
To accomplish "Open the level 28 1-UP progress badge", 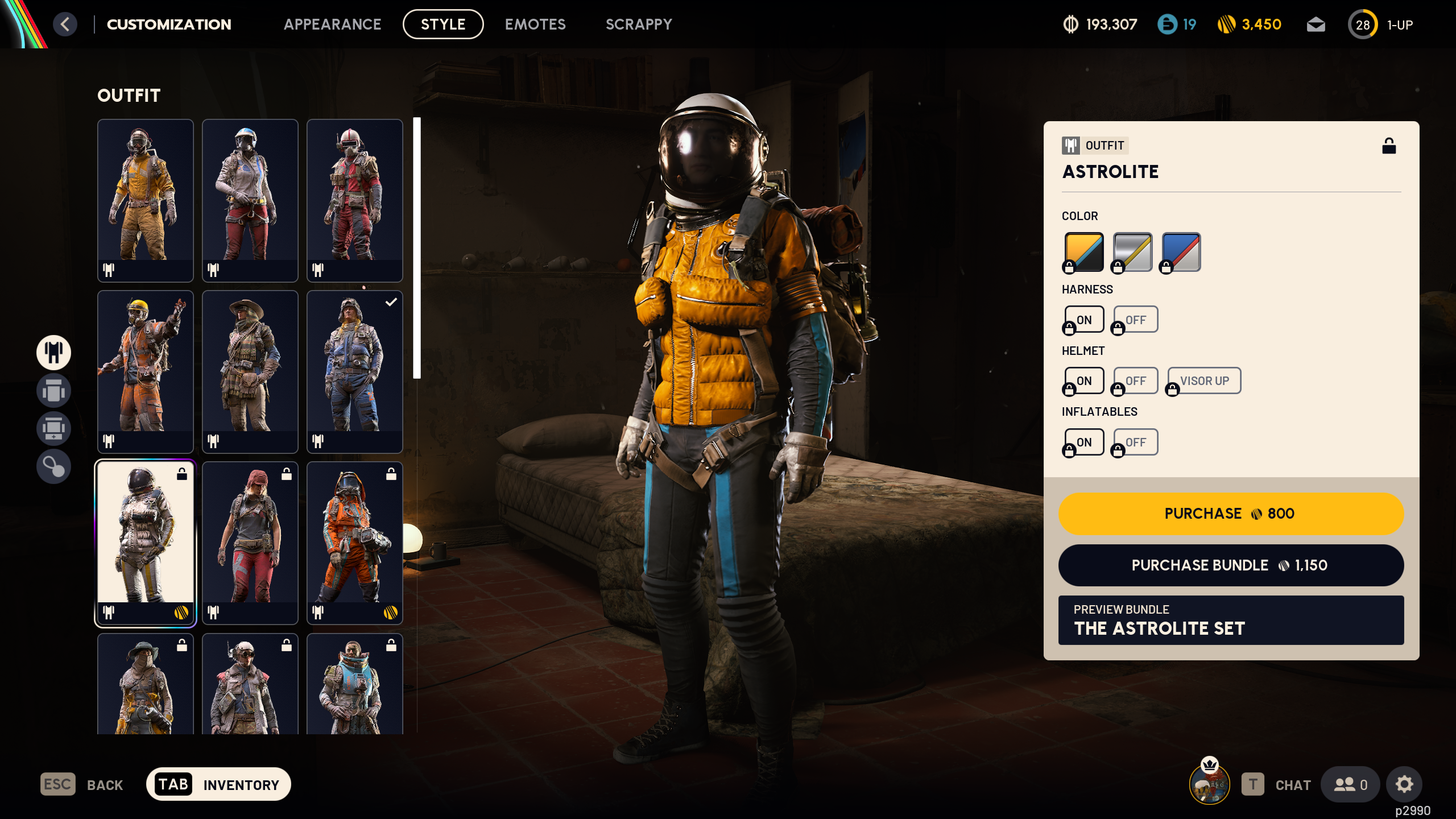I will tap(1363, 24).
